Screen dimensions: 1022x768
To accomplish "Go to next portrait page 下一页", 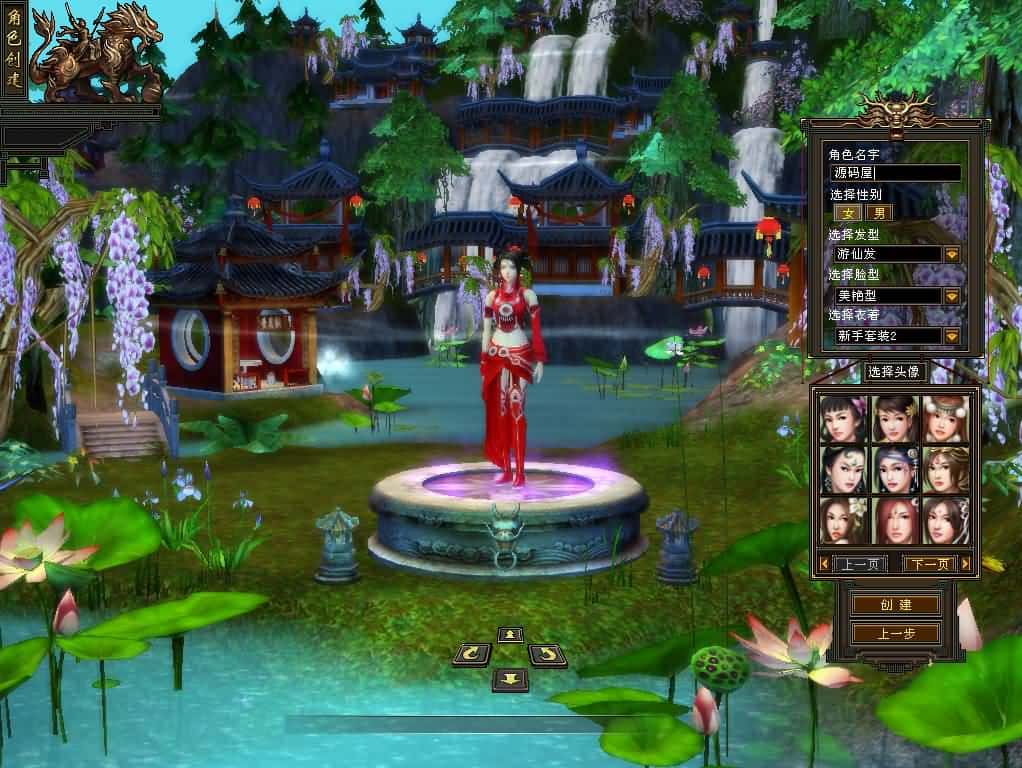I will [928, 564].
